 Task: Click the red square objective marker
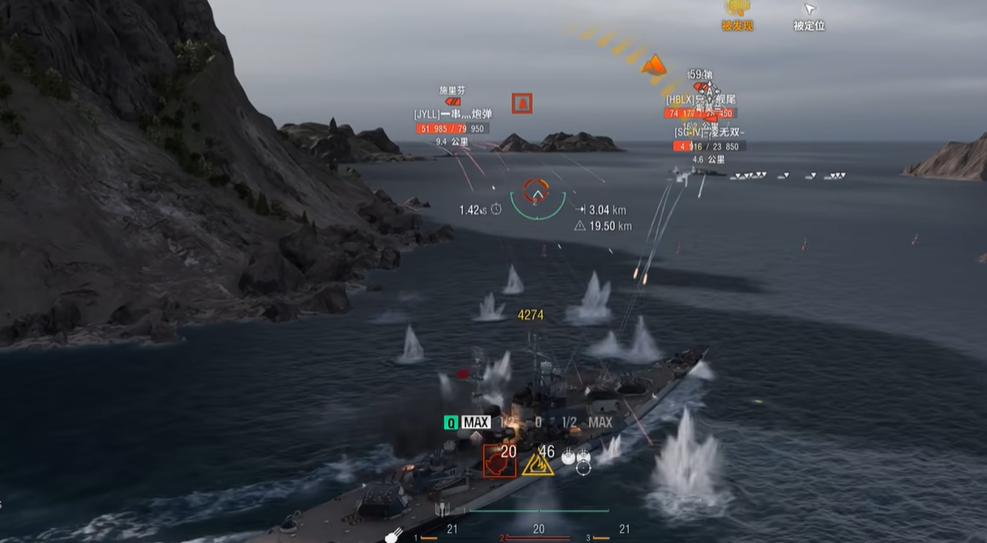pos(521,103)
